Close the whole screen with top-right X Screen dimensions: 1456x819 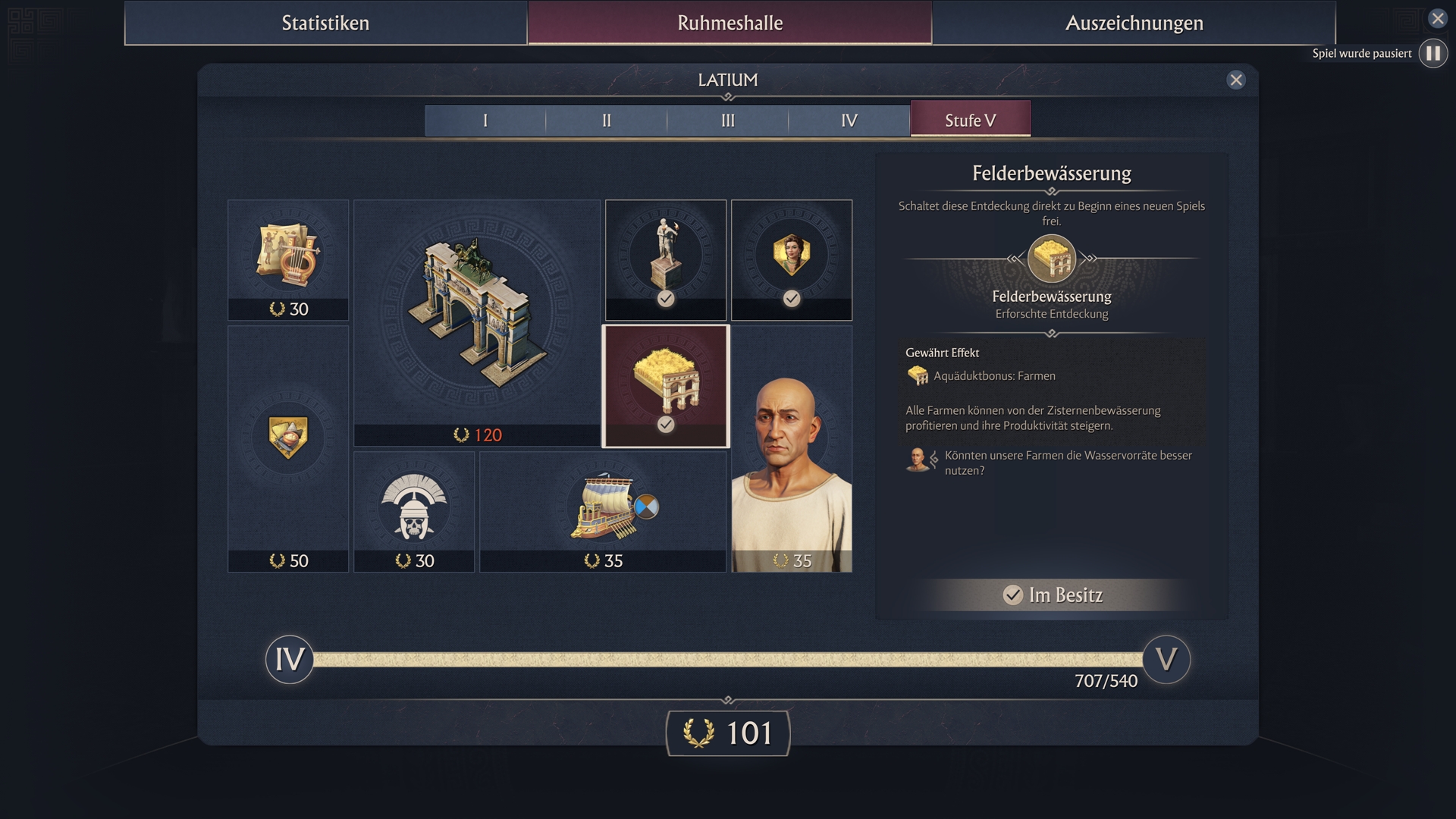(x=1437, y=18)
